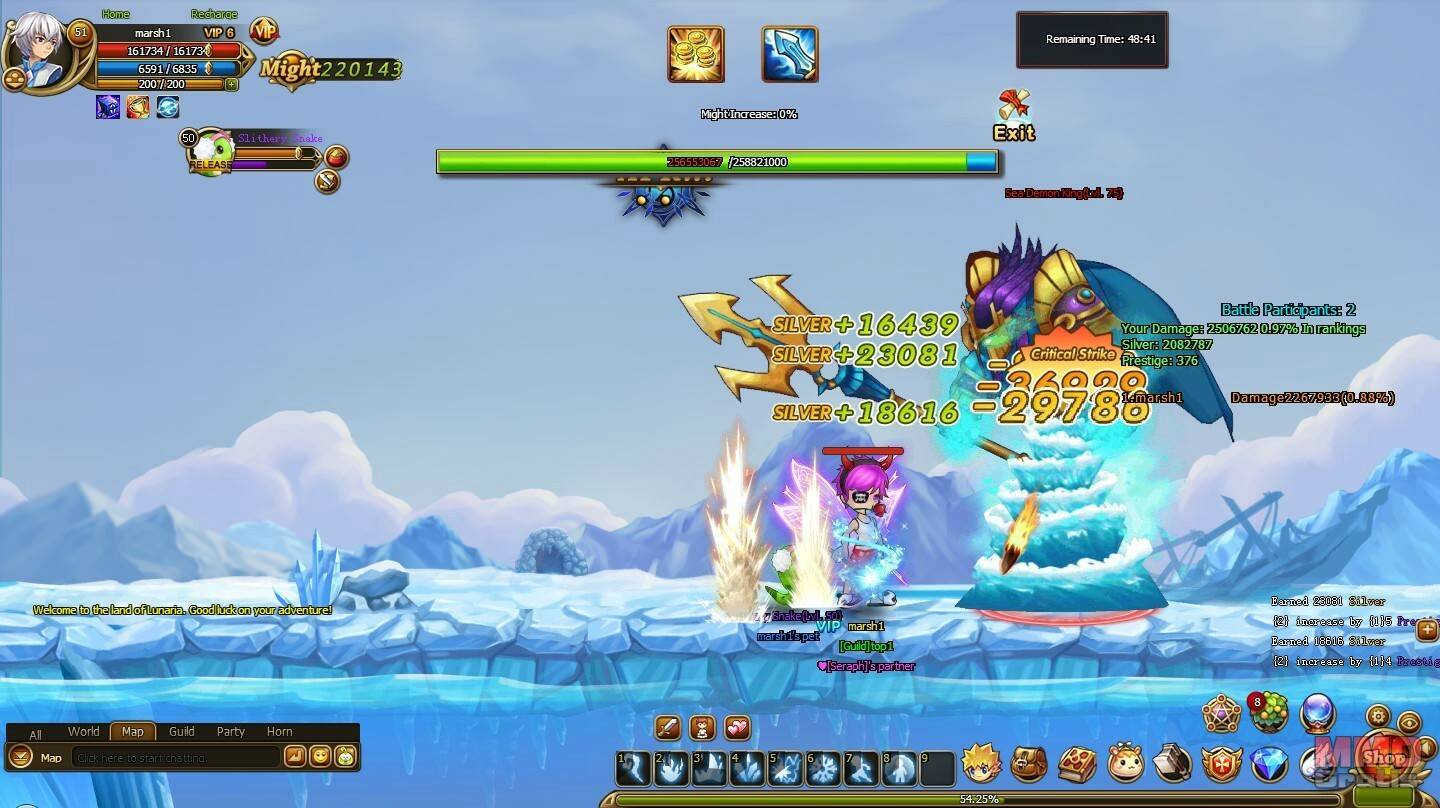This screenshot has height=808, width=1440.
Task: Select the Party chat tab
Action: point(231,731)
